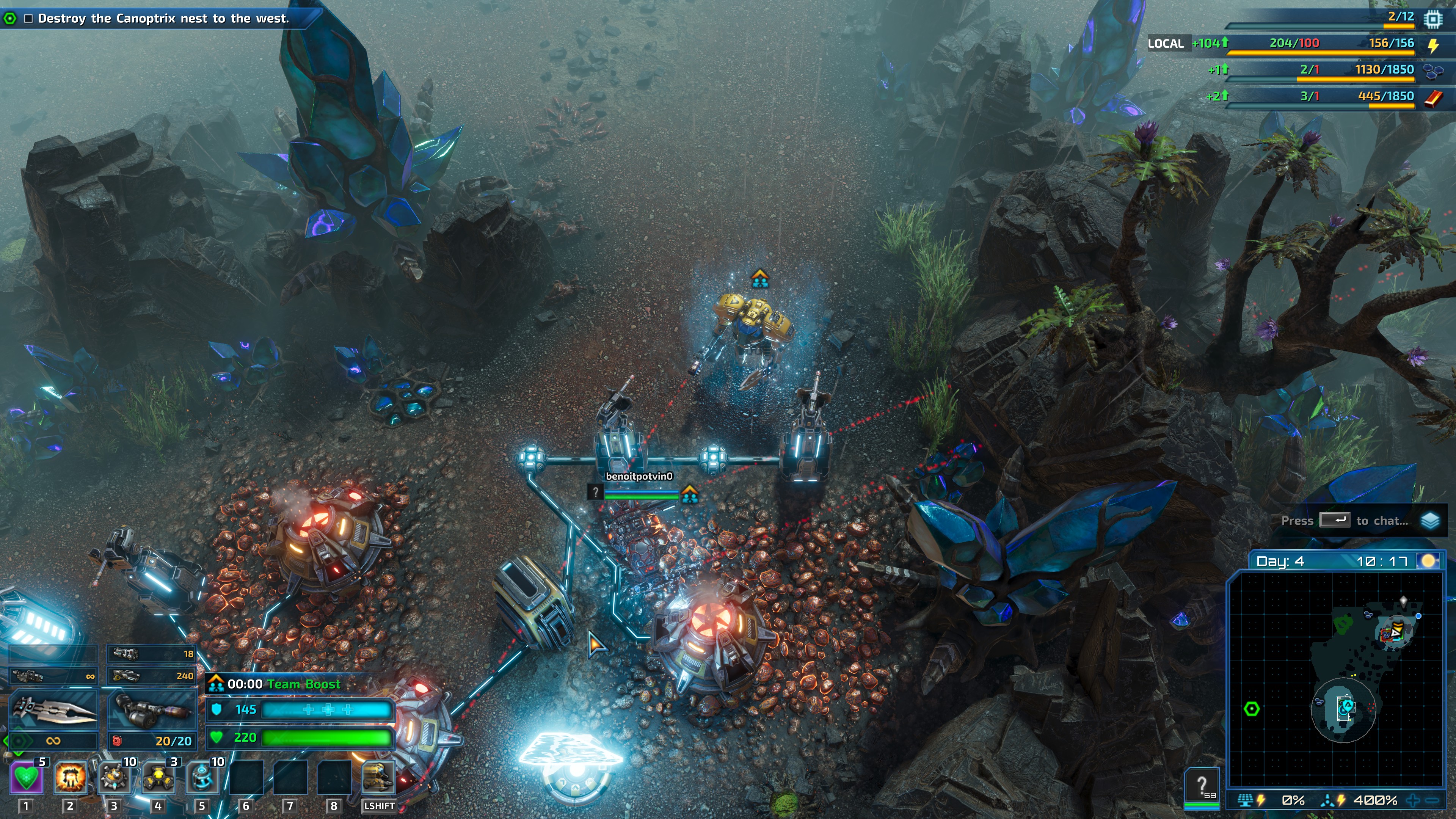This screenshot has height=819, width=1456.
Task: Zoom out the minimap with minus button
Action: pos(1432,800)
